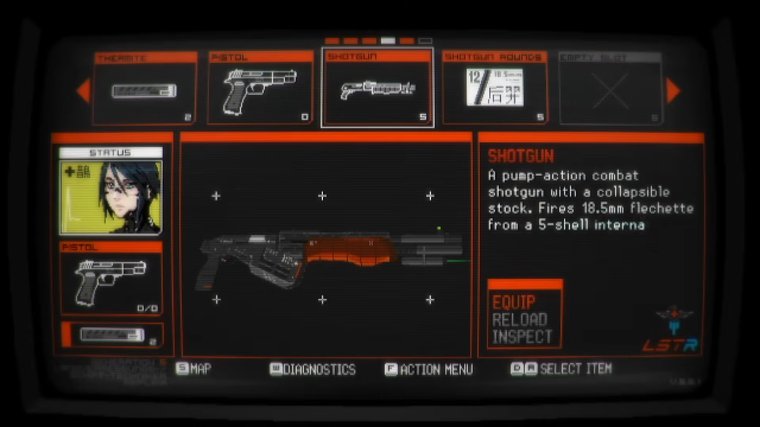Select the Empty Slot with the X
The width and height of the screenshot is (760, 427).
pyautogui.click(x=609, y=89)
